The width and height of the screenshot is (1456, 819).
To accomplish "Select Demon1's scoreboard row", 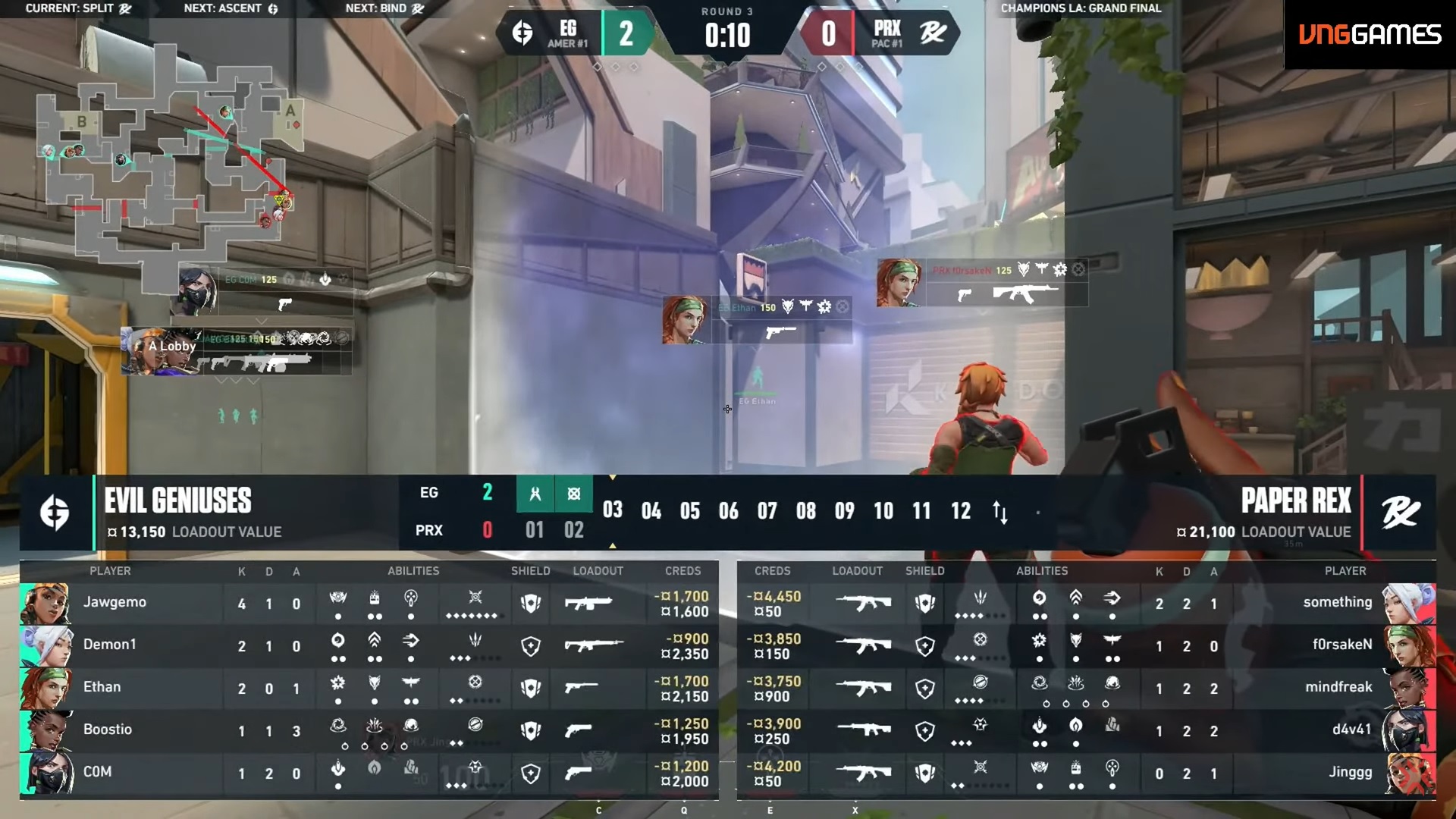I will pyautogui.click(x=369, y=646).
